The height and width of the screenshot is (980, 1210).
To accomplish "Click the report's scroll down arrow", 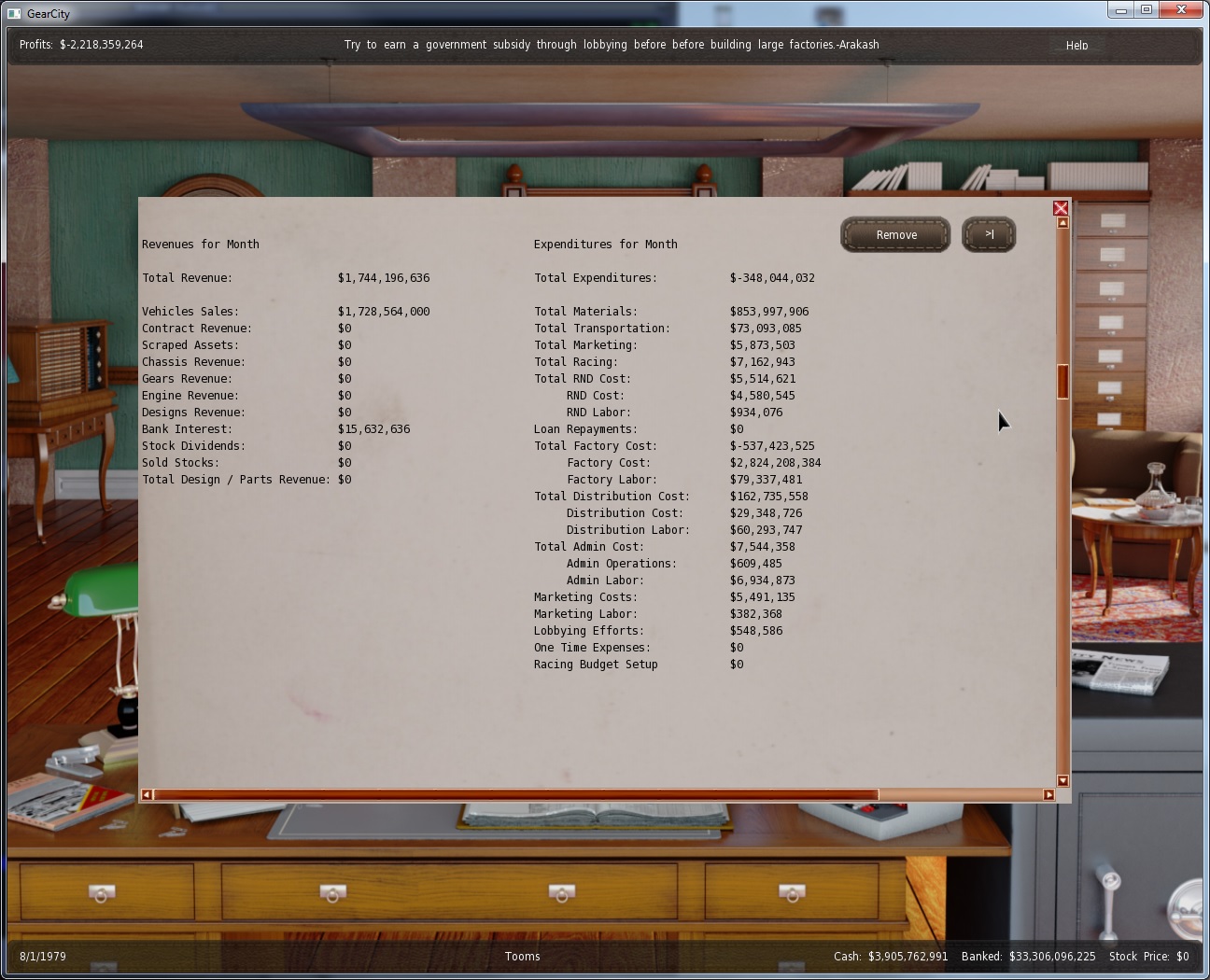I will [x=1062, y=780].
